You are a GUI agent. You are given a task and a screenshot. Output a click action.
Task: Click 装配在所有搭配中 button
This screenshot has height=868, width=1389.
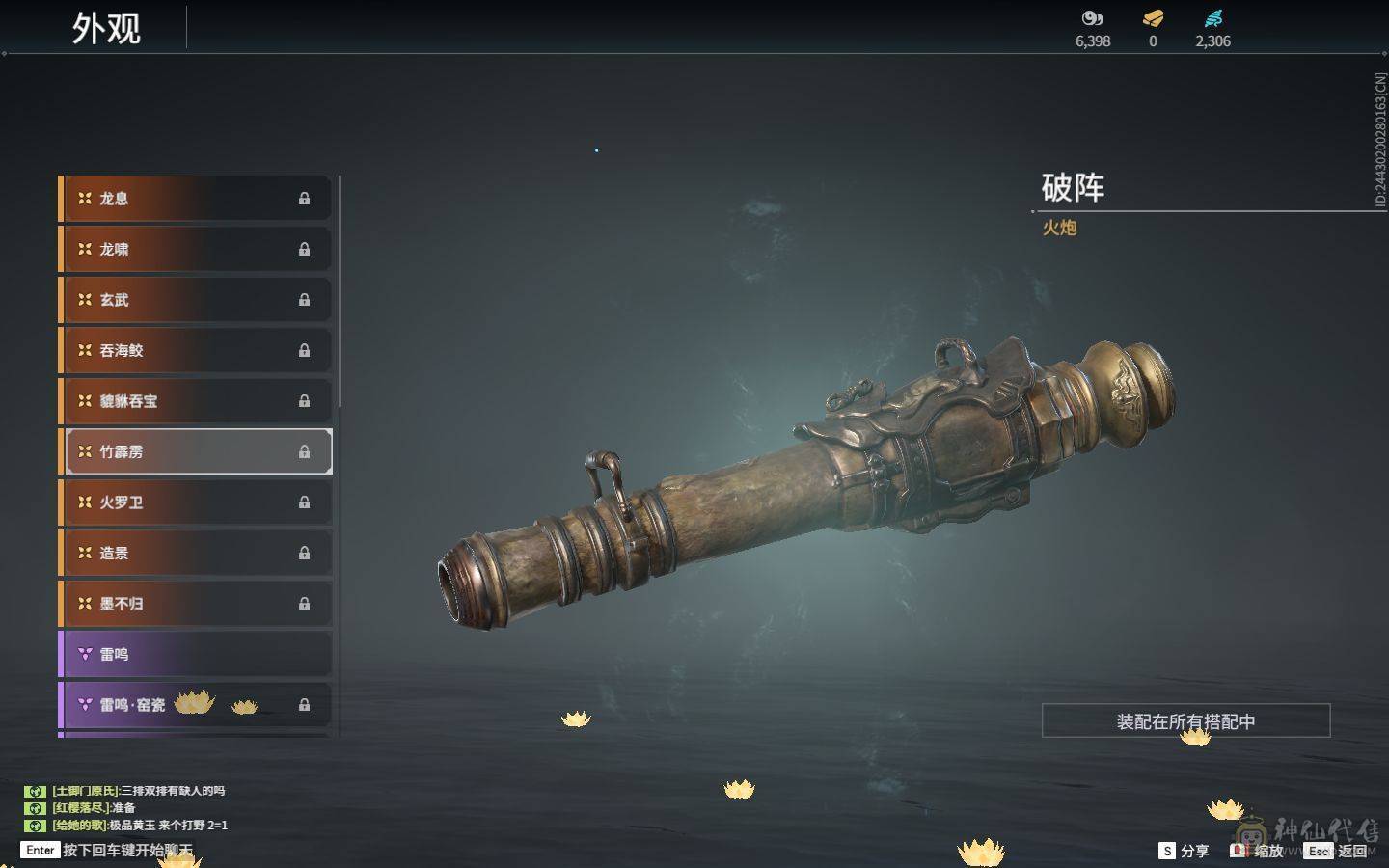coord(1185,721)
